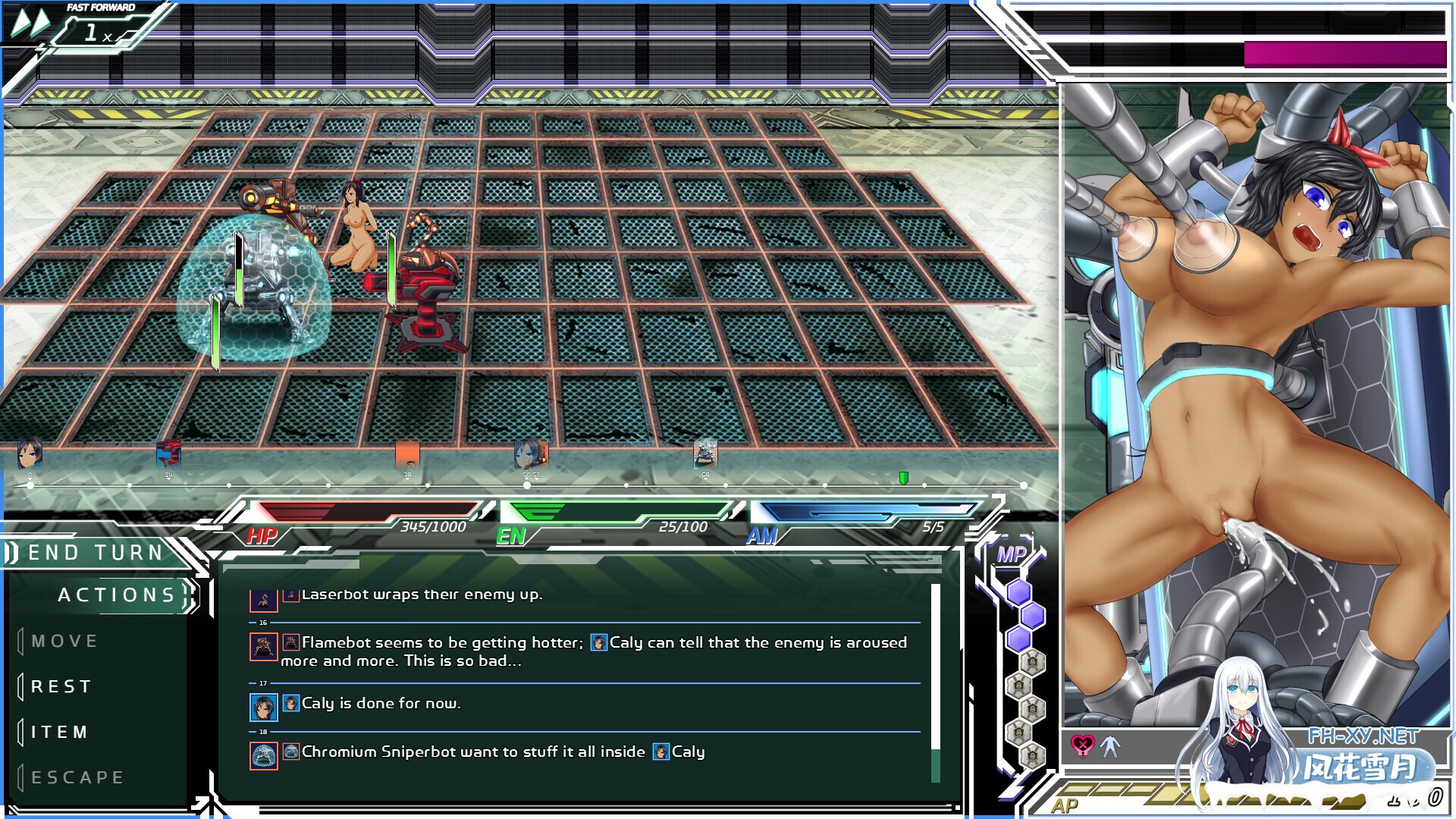Open the ITEM menu
Viewport: 1456px width, 819px height.
click(x=60, y=732)
